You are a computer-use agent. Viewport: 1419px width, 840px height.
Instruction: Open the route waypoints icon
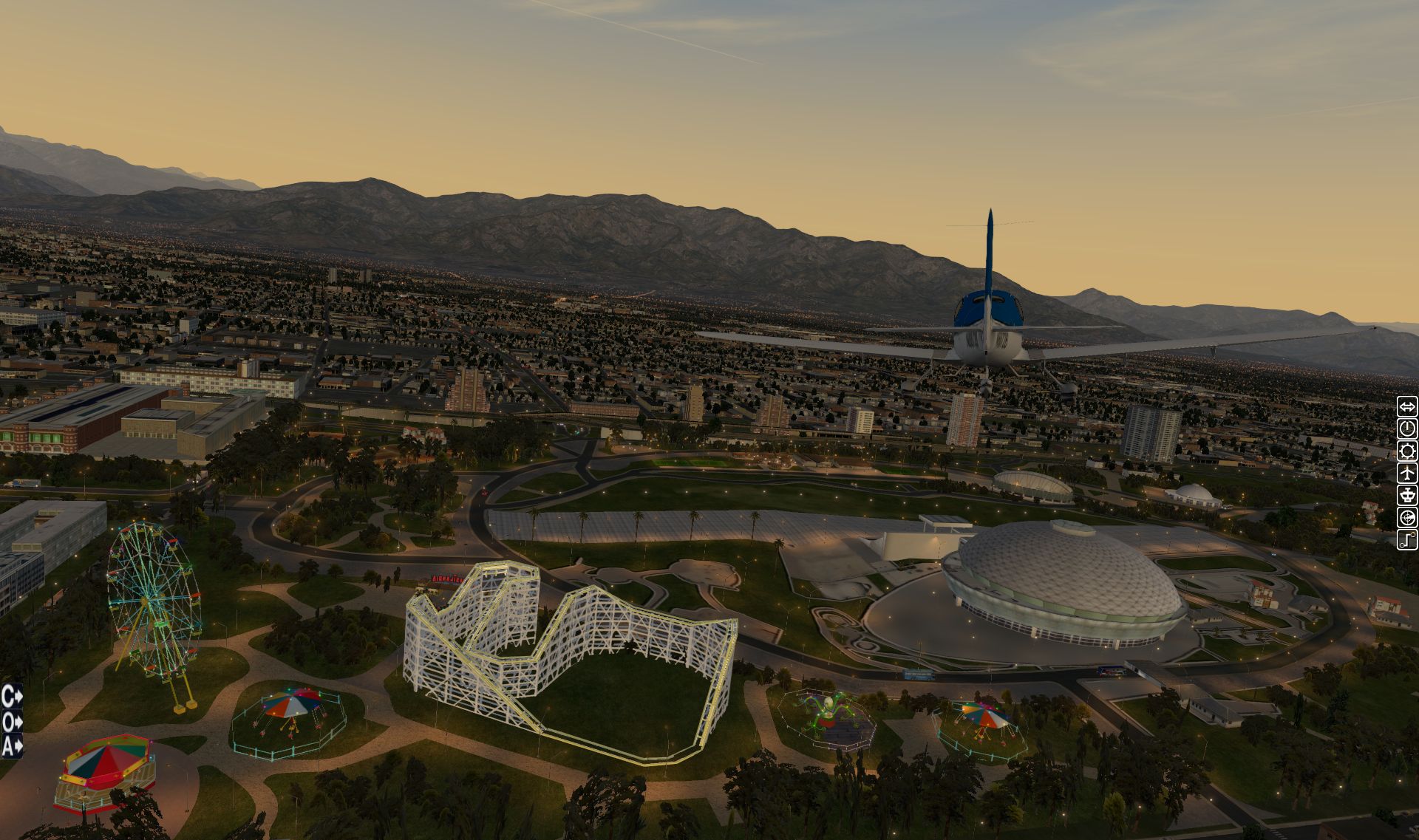tap(1406, 539)
